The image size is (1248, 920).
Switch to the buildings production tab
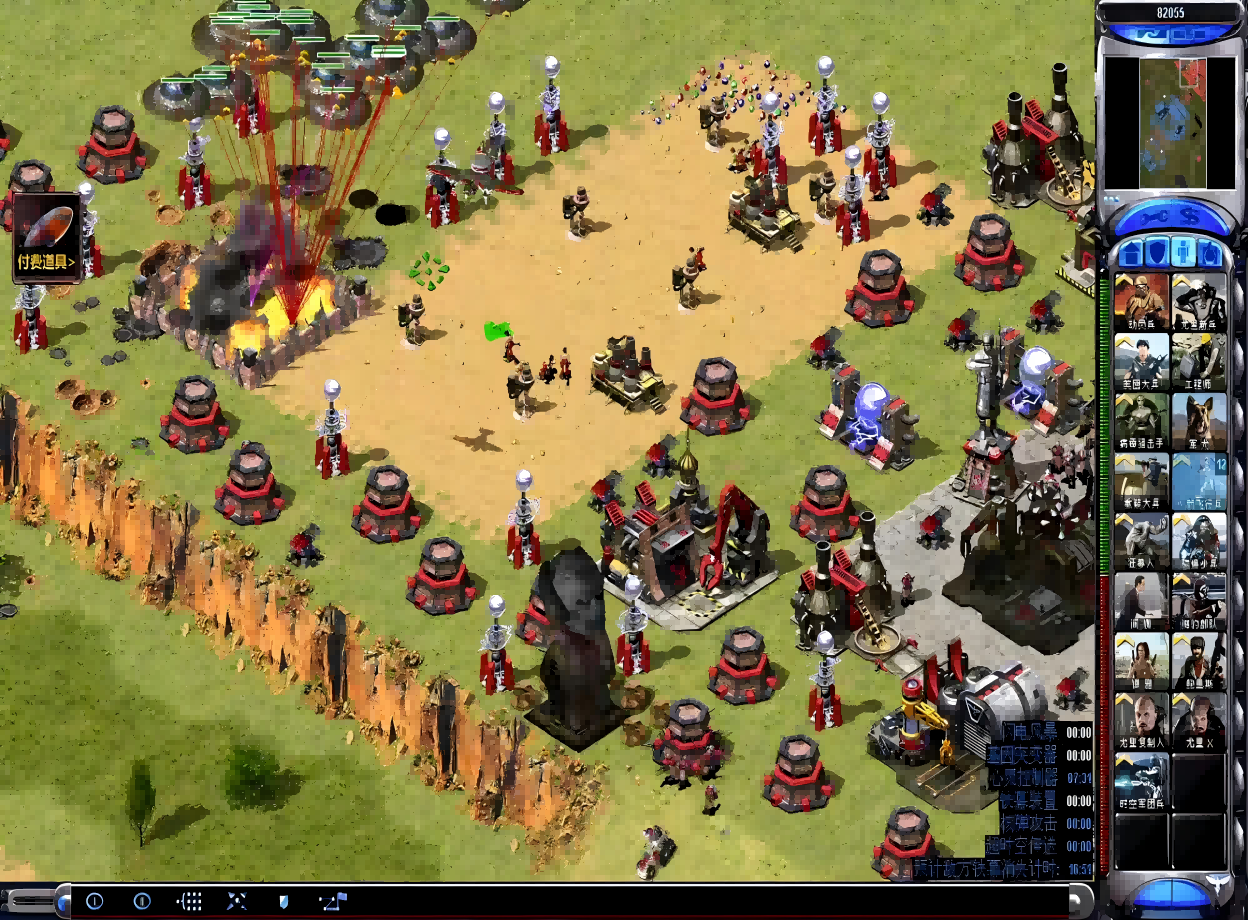(1131, 251)
